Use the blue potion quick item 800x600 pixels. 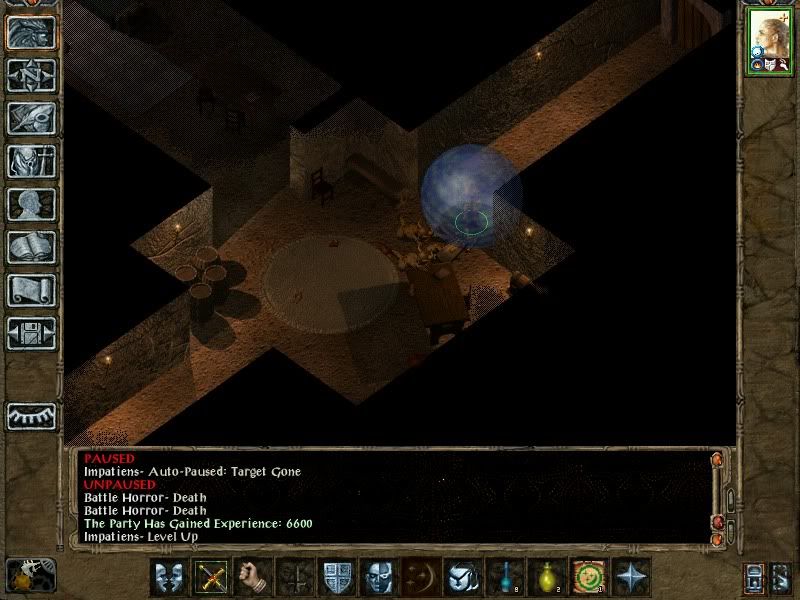pyautogui.click(x=504, y=577)
